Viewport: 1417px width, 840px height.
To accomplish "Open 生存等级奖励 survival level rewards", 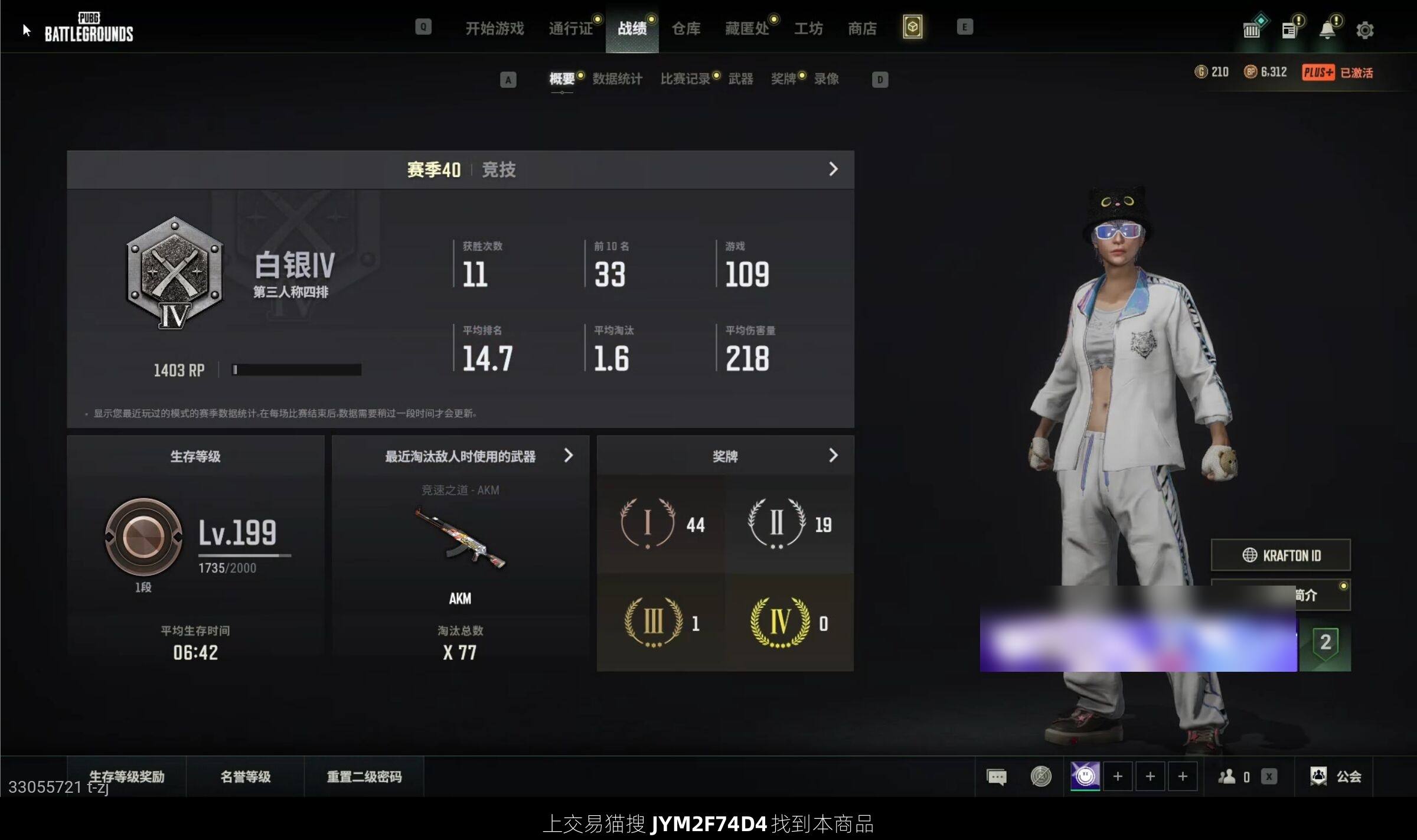I will (127, 776).
